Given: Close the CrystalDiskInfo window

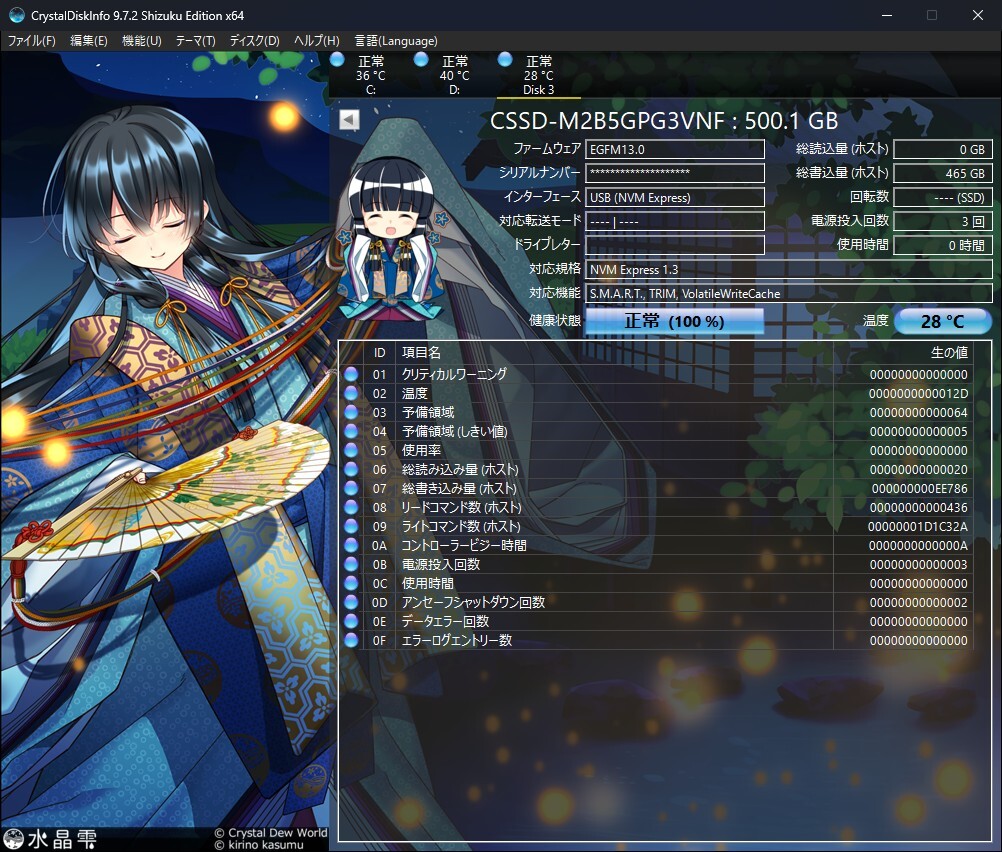Looking at the screenshot, I should 977,15.
